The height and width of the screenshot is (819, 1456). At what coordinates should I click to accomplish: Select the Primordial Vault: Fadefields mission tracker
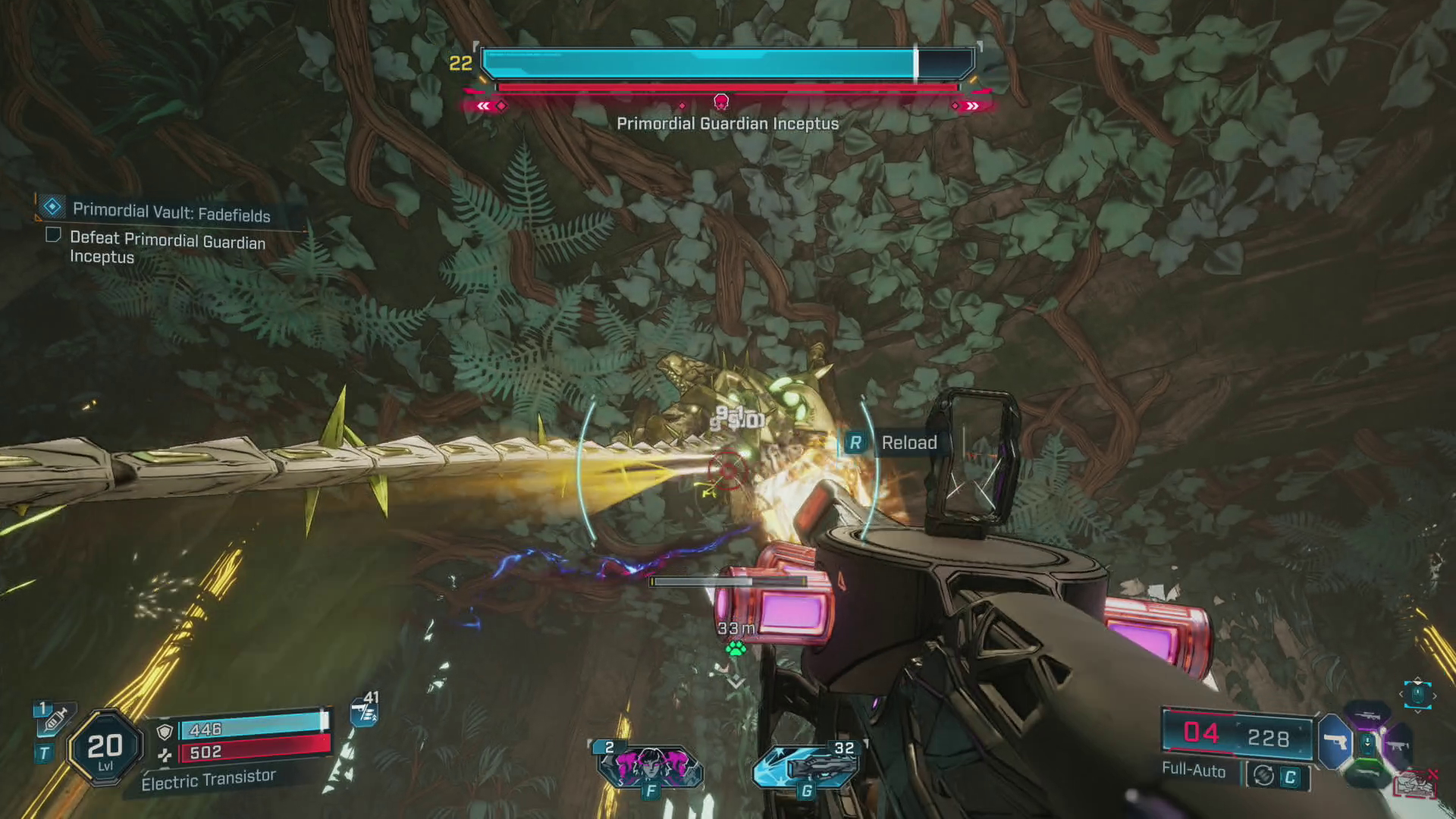(x=171, y=212)
